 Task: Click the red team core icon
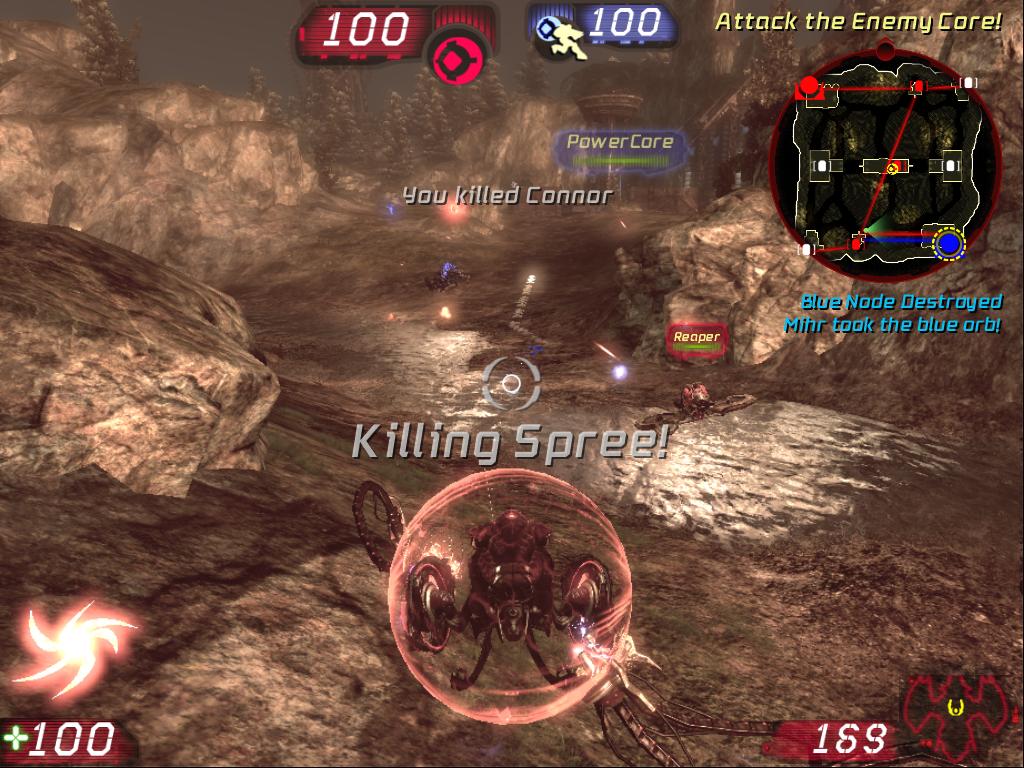coord(458,51)
